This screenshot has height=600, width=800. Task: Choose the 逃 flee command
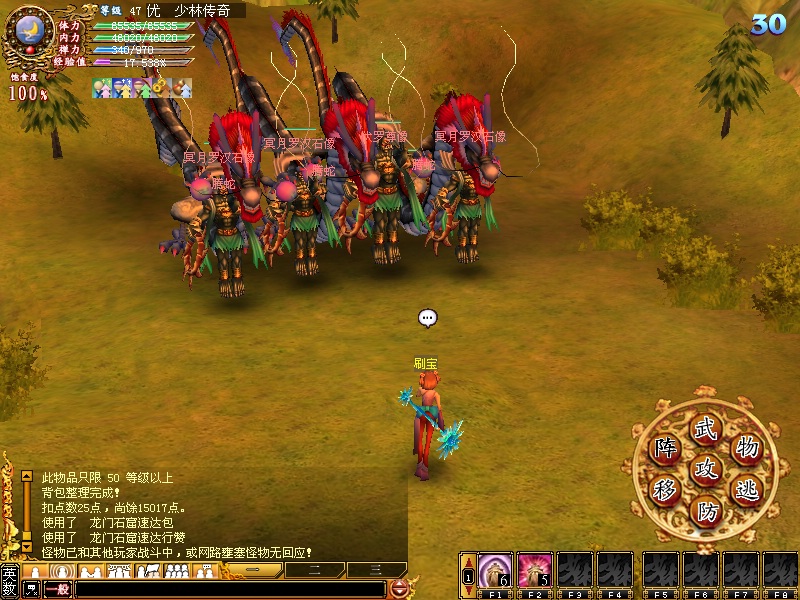coord(746,490)
